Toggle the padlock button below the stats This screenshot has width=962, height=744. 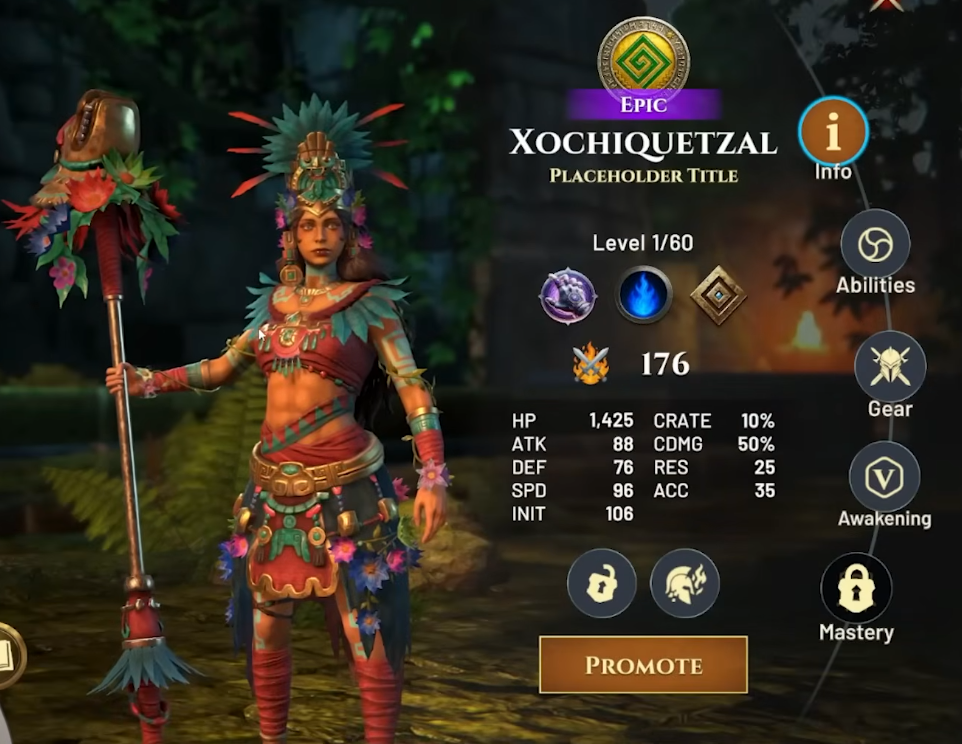602,583
